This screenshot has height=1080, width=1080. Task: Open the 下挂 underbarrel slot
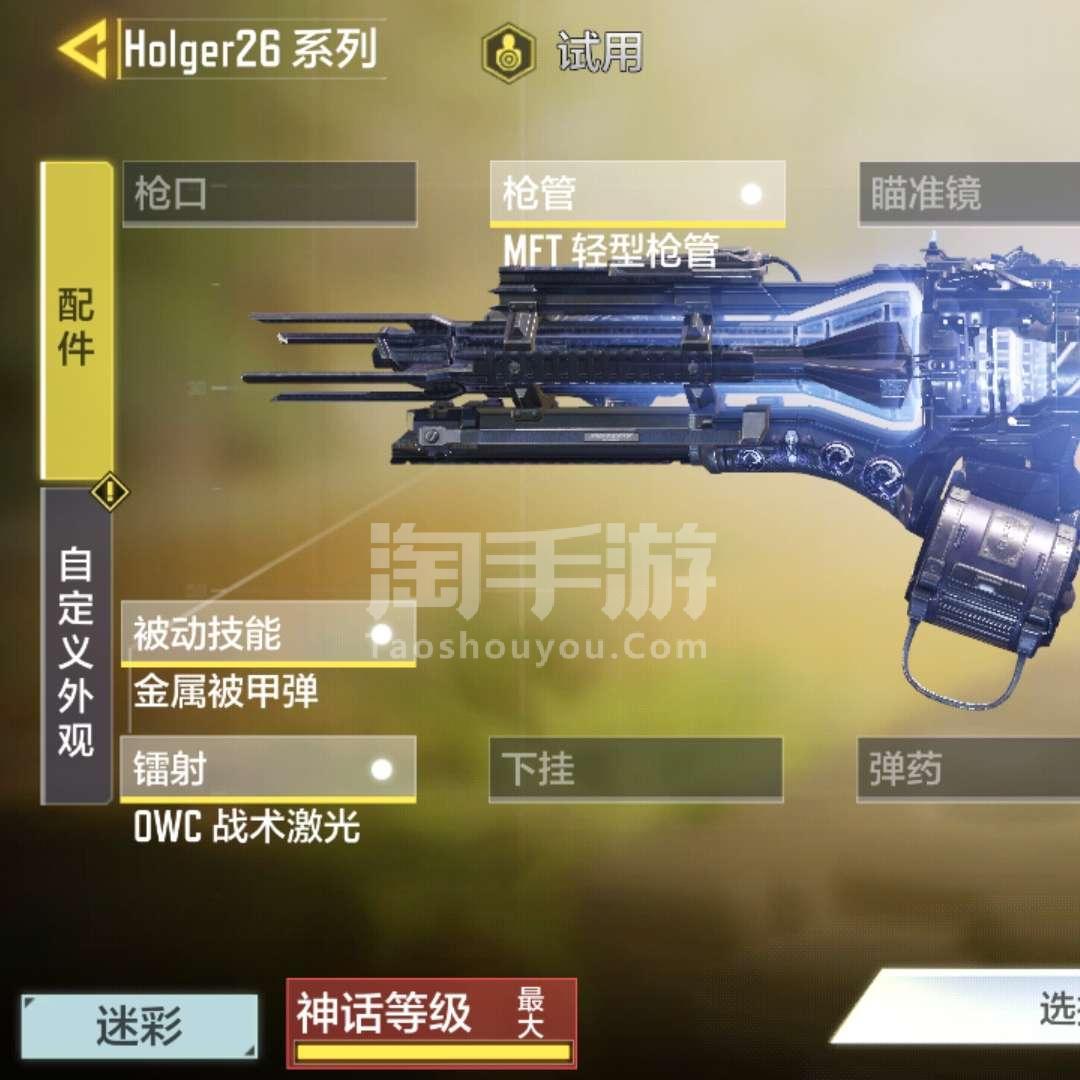pyautogui.click(x=635, y=770)
